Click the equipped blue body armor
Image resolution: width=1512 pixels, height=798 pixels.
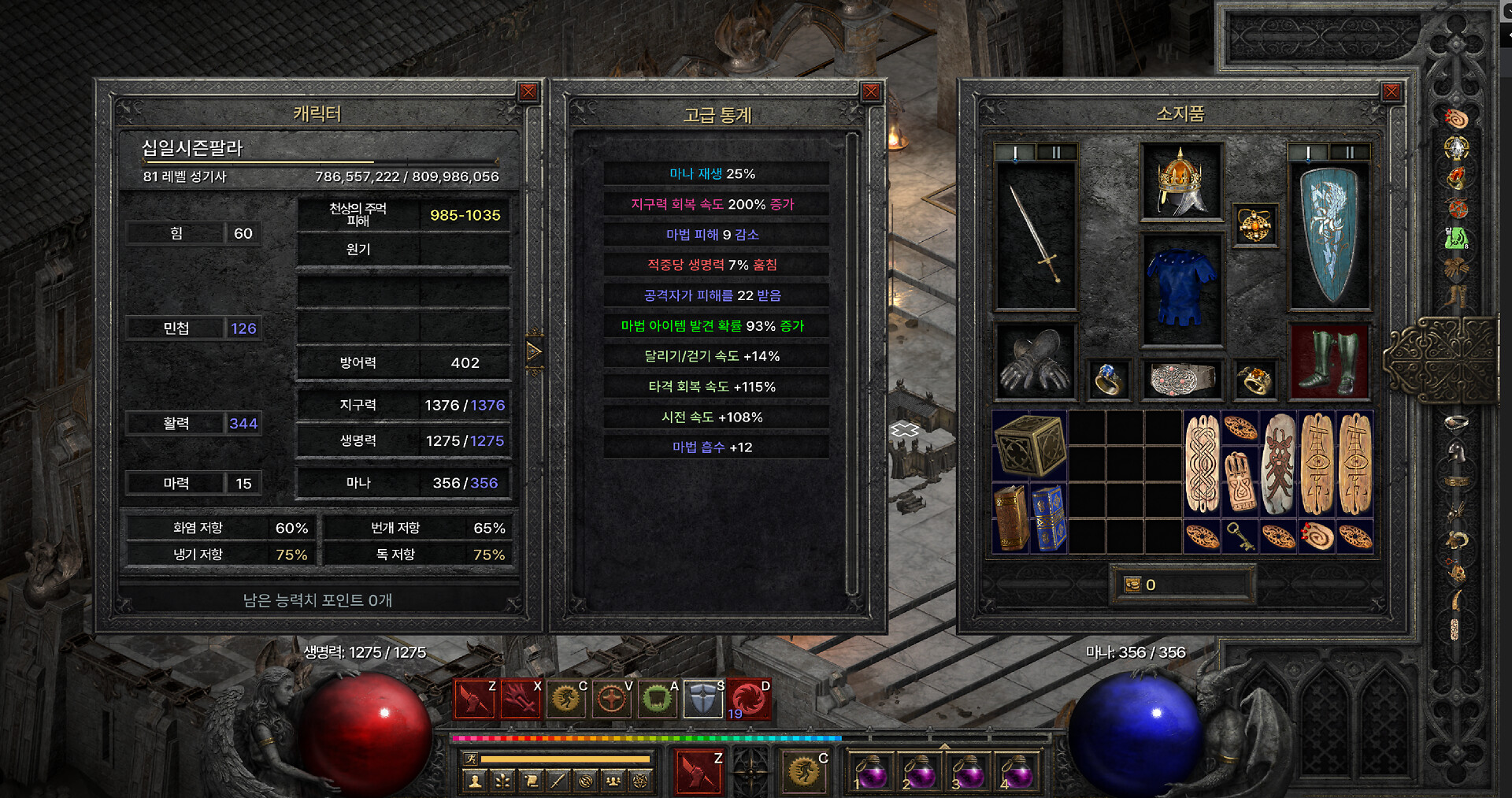[1181, 288]
